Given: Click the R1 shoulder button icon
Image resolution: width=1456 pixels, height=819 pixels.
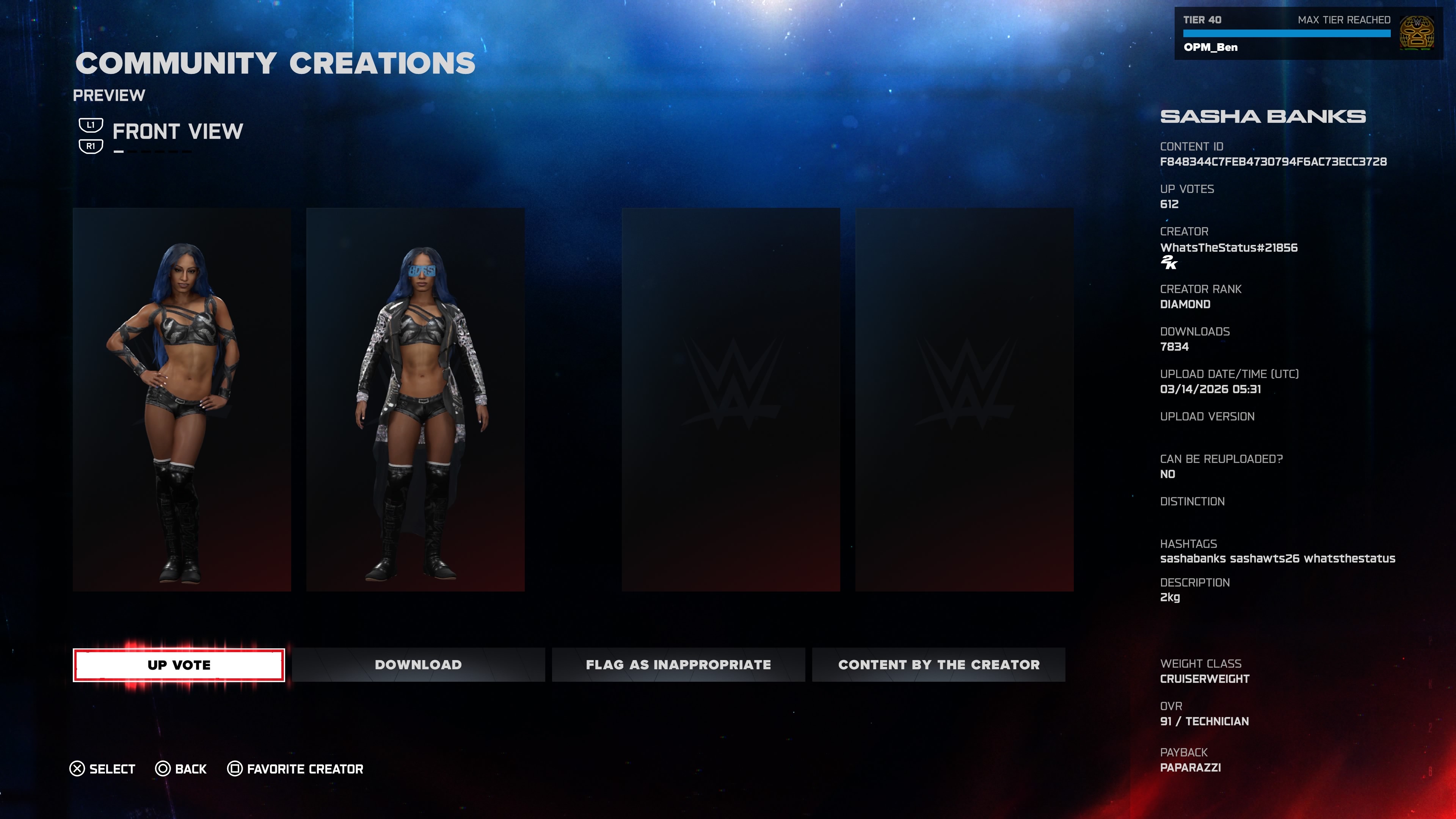Looking at the screenshot, I should pos(91,147).
